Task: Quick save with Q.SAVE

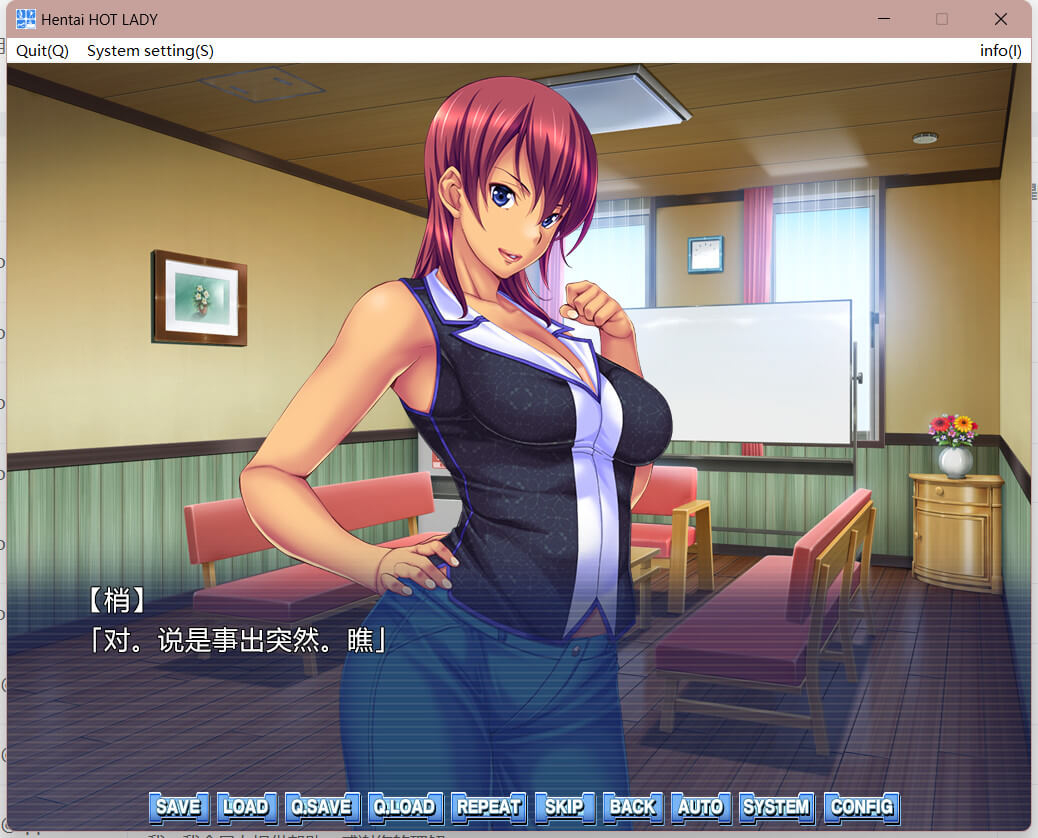Action: click(x=320, y=807)
